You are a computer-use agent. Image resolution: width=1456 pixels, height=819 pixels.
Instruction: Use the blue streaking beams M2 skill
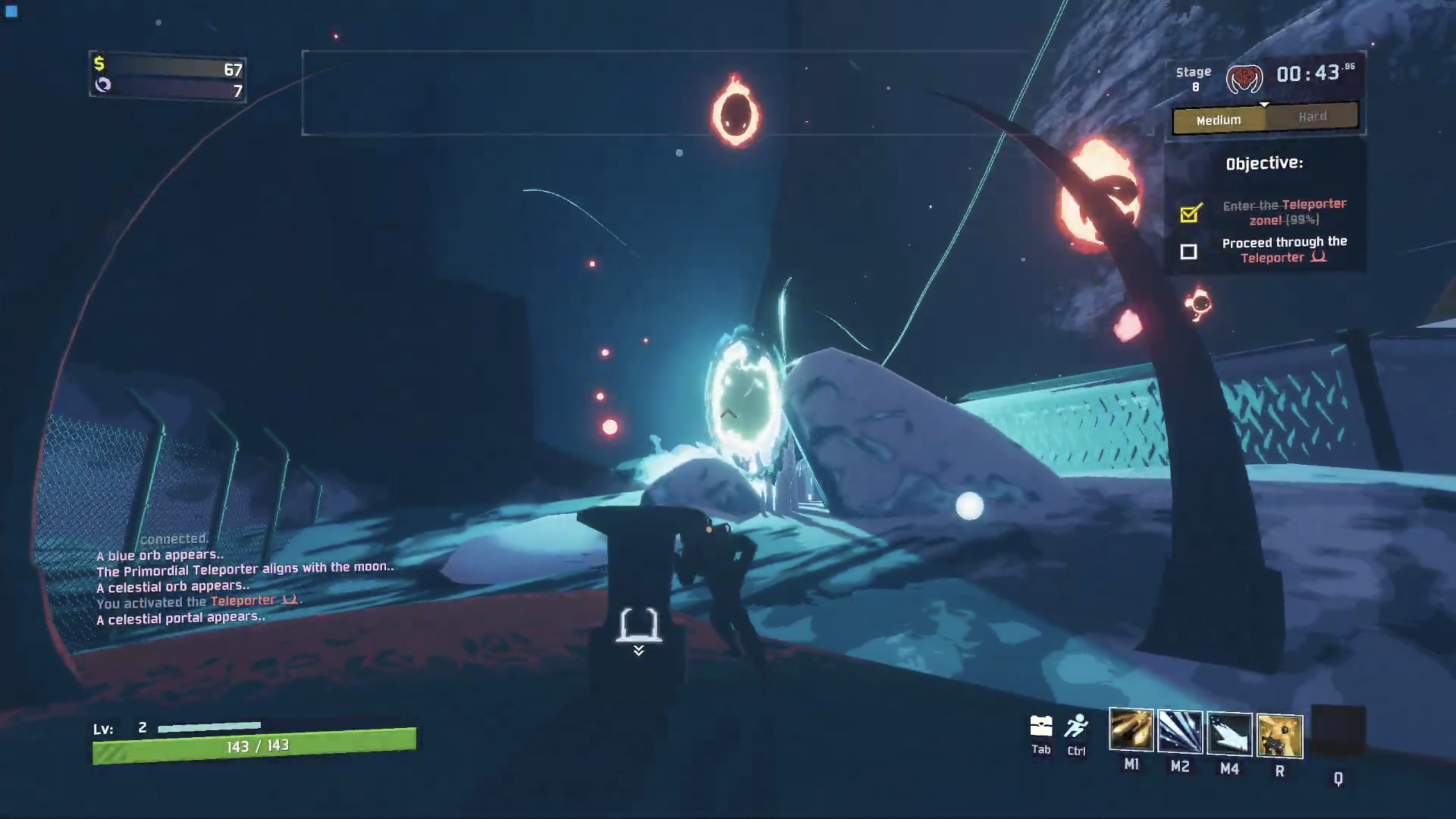click(x=1180, y=733)
